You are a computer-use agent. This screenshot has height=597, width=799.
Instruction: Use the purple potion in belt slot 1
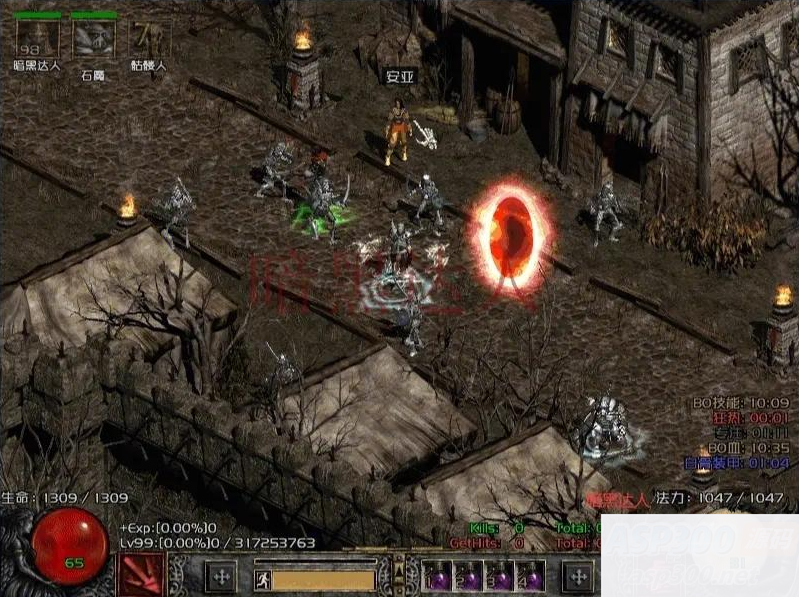438,577
